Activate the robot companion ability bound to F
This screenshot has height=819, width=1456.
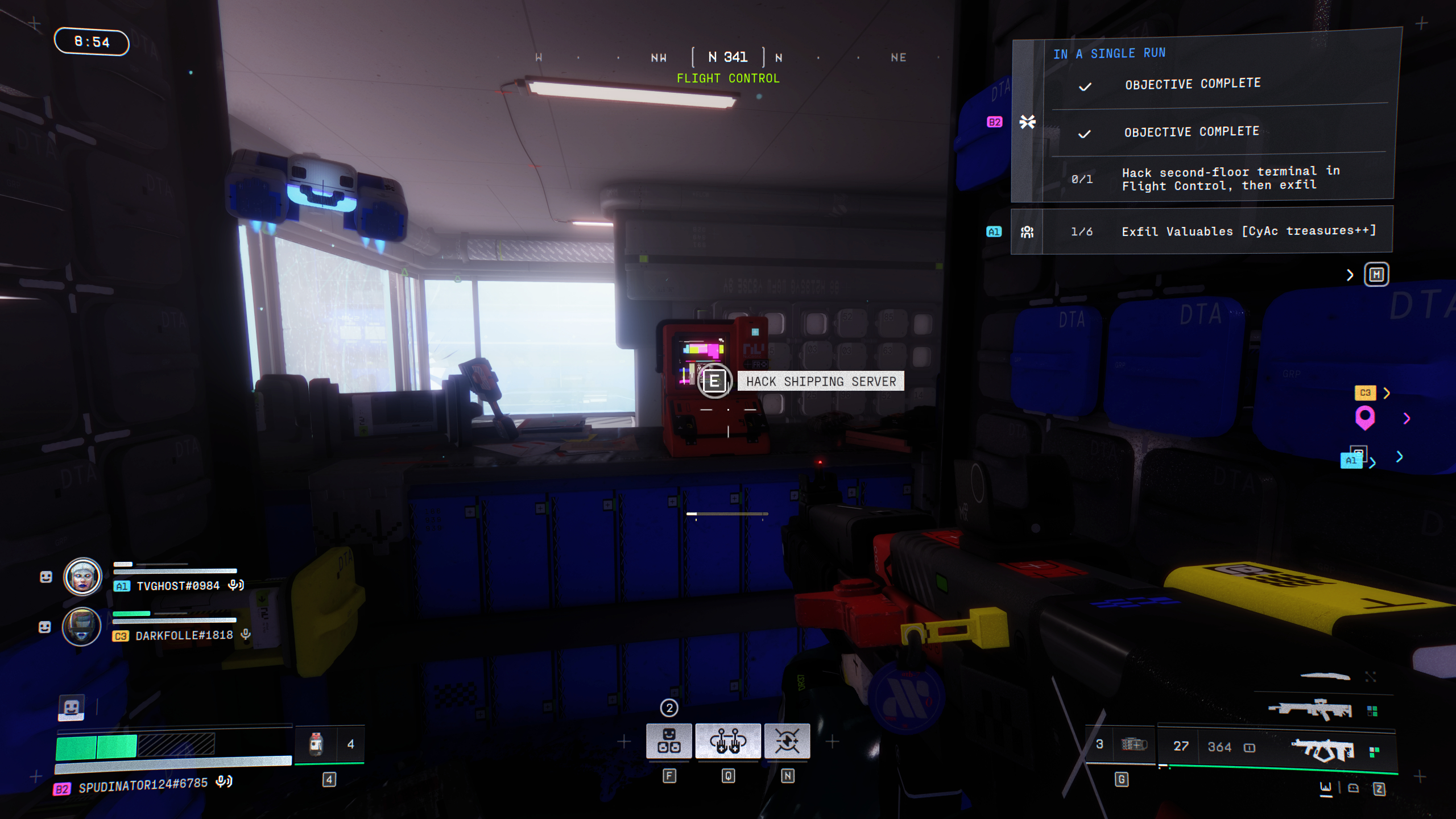point(670,741)
